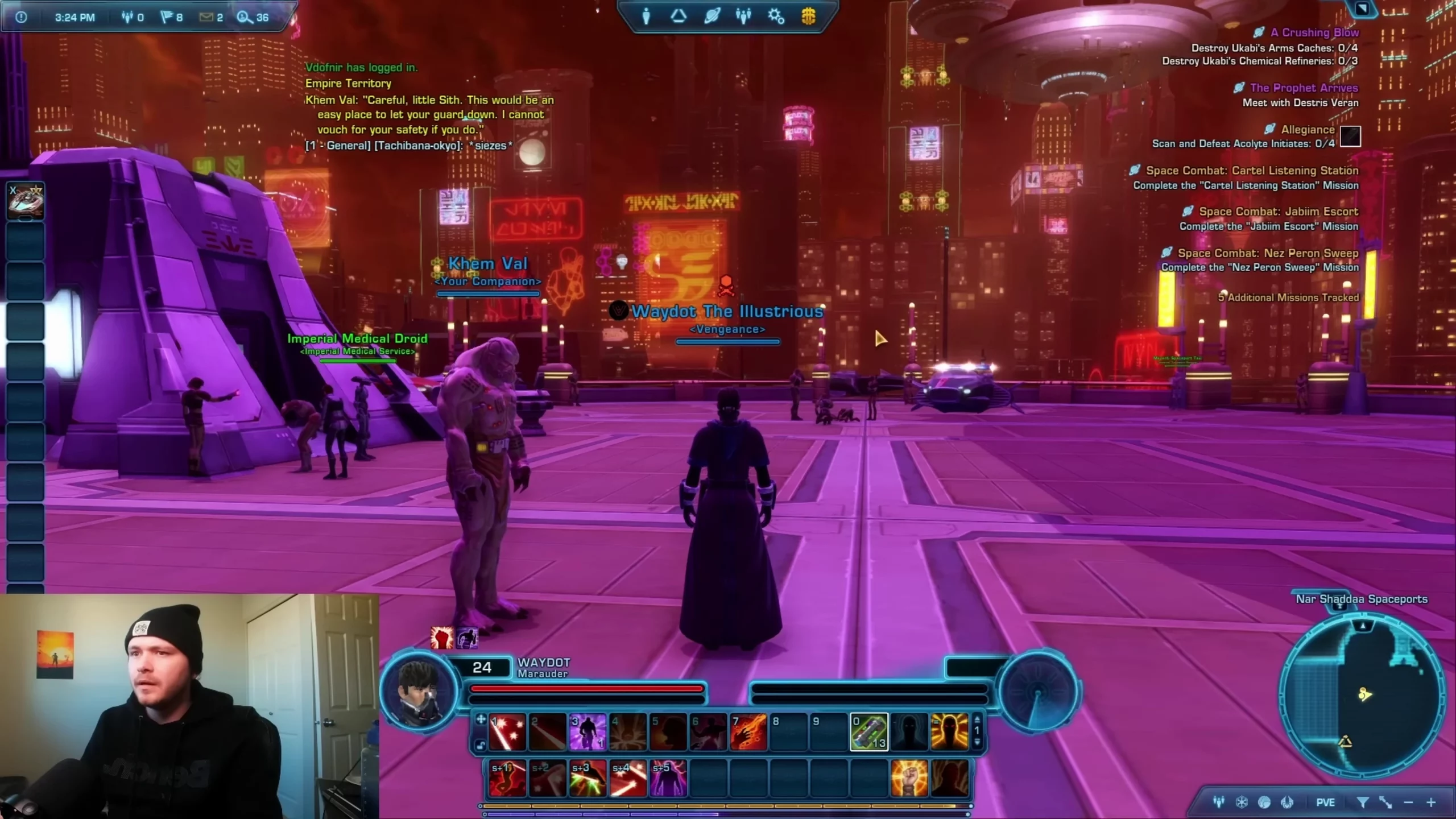Open the group-of-people social menu icon
1456x819 pixels.
(x=743, y=16)
